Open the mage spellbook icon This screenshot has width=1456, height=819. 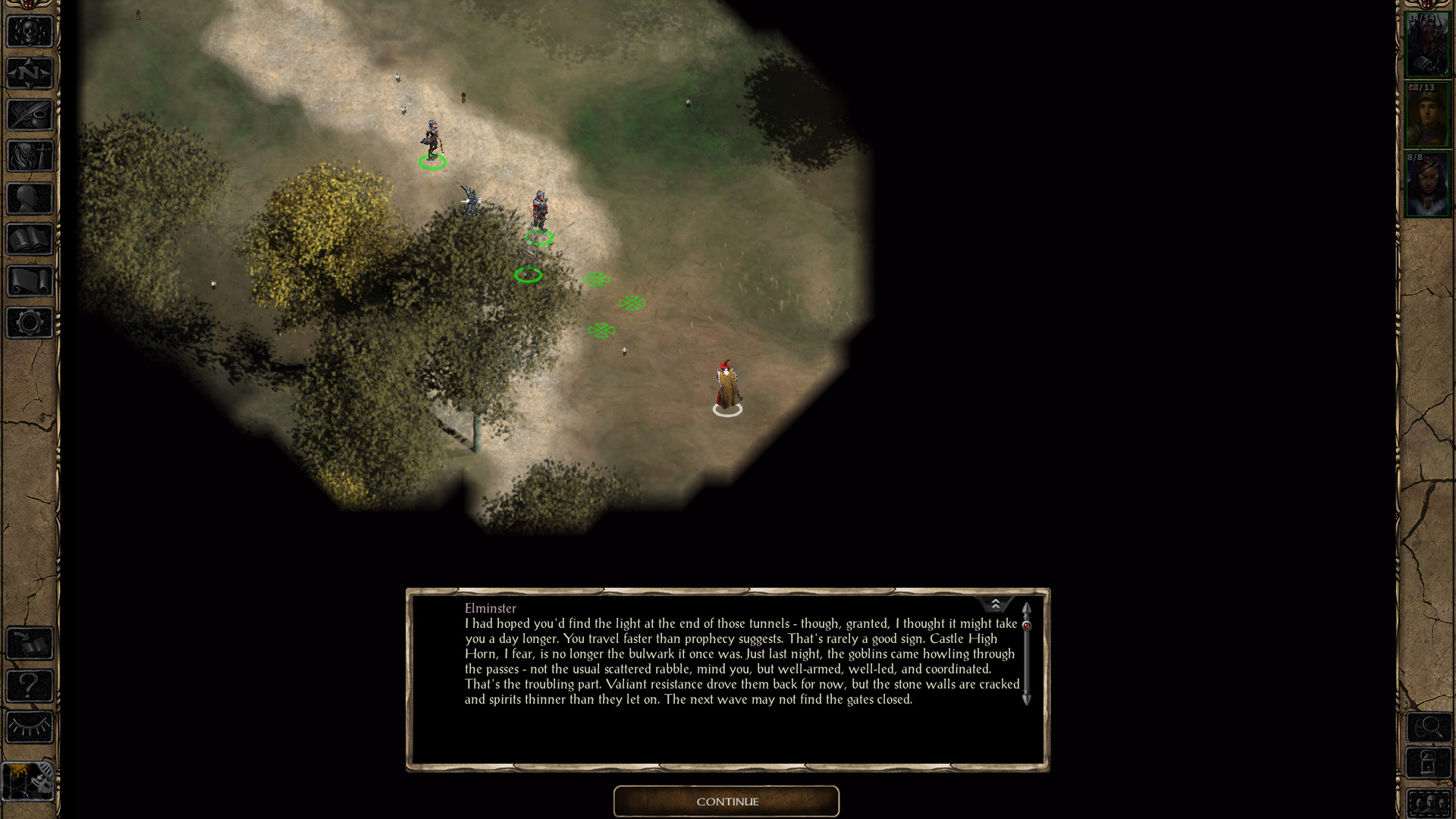click(30, 240)
